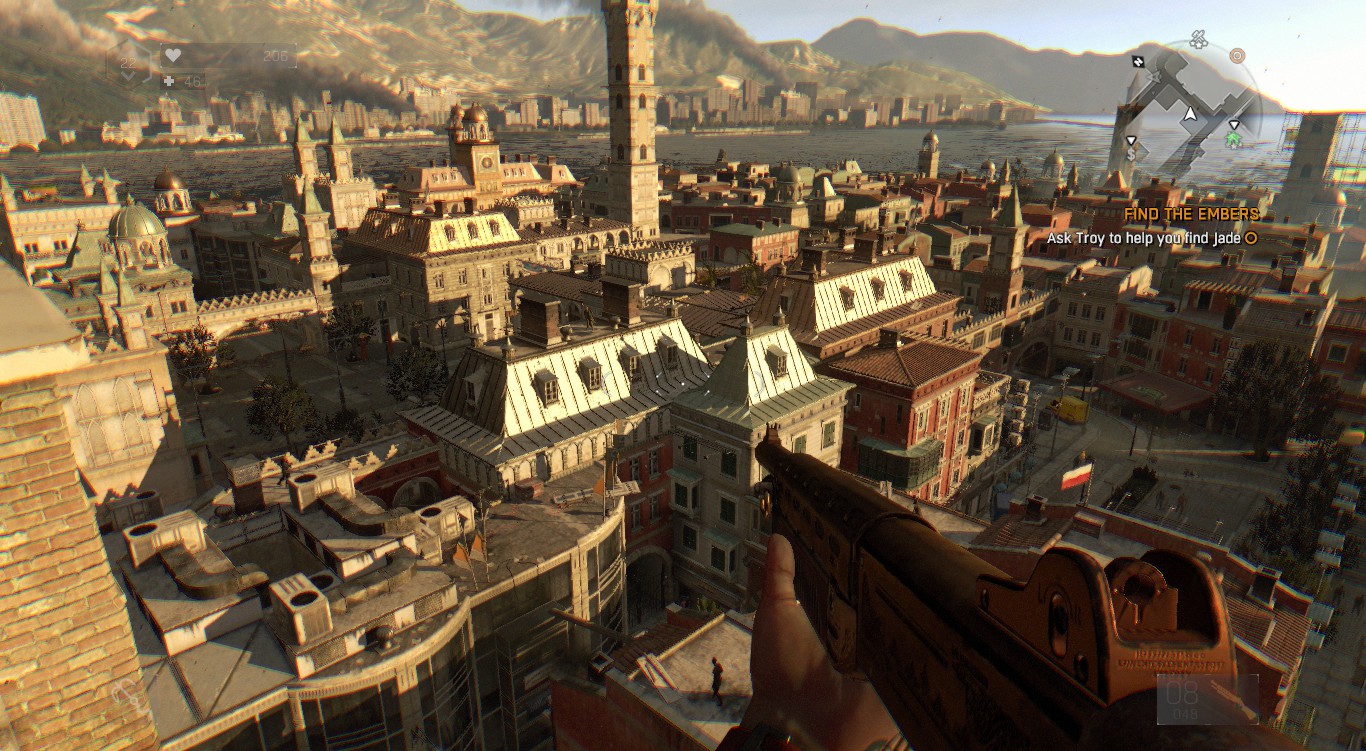Select the crossed tools marker above minimap

coord(1198,40)
